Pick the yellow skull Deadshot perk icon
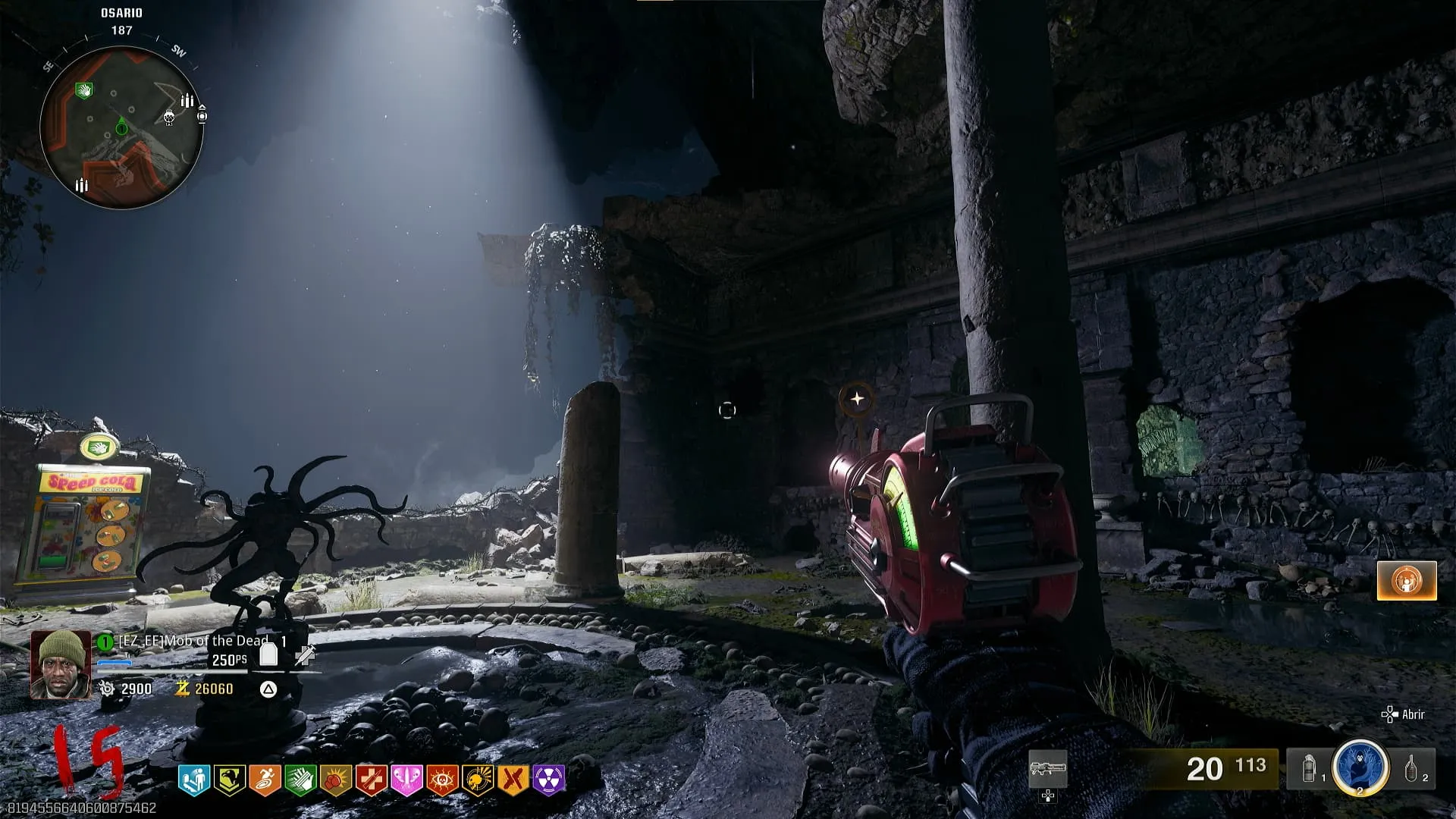The width and height of the screenshot is (1456, 819). point(479,780)
